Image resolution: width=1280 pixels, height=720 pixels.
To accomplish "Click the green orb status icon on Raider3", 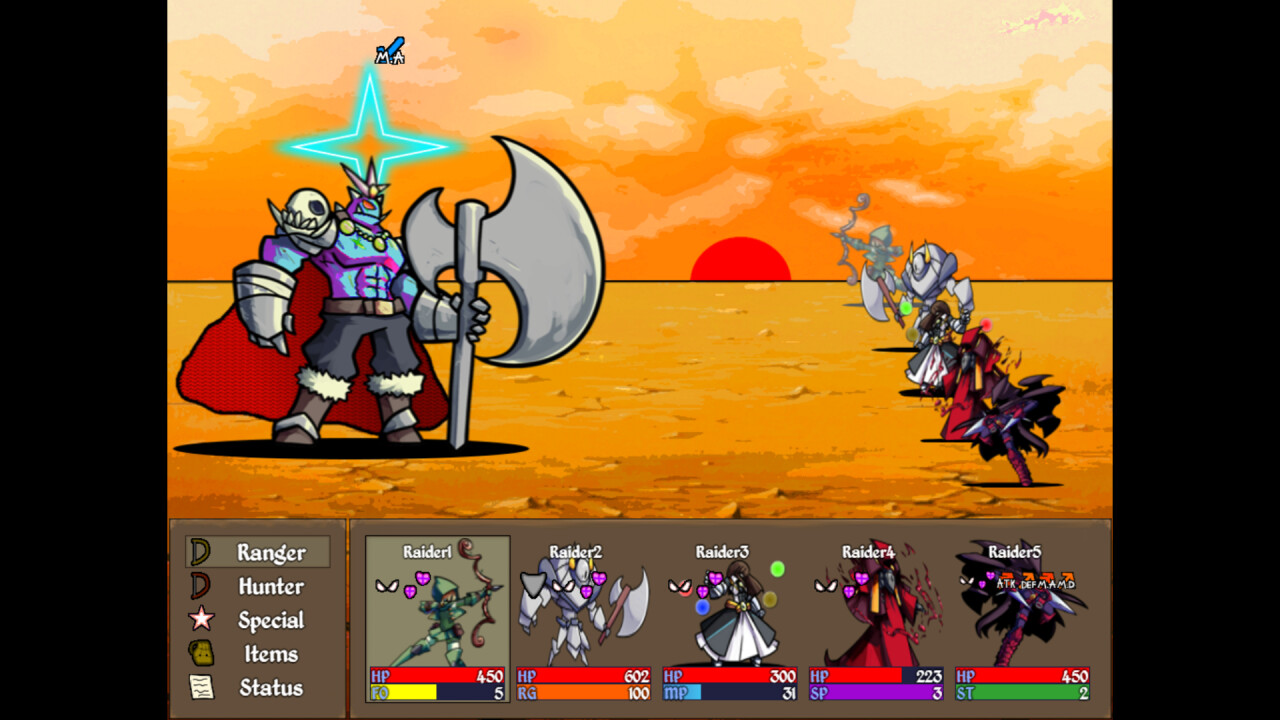I will (x=777, y=568).
